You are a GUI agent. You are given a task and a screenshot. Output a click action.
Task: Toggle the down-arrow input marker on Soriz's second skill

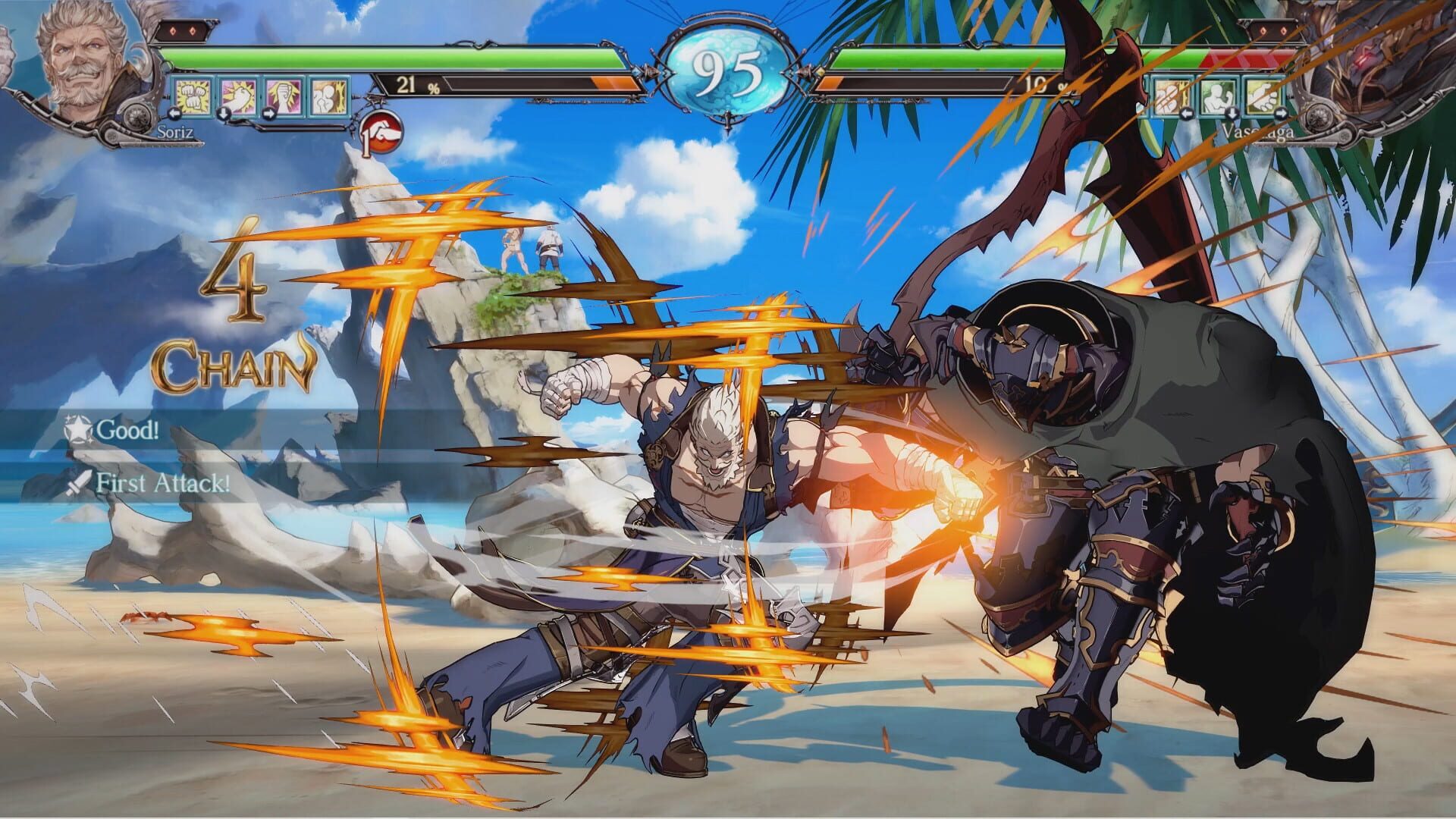click(224, 114)
